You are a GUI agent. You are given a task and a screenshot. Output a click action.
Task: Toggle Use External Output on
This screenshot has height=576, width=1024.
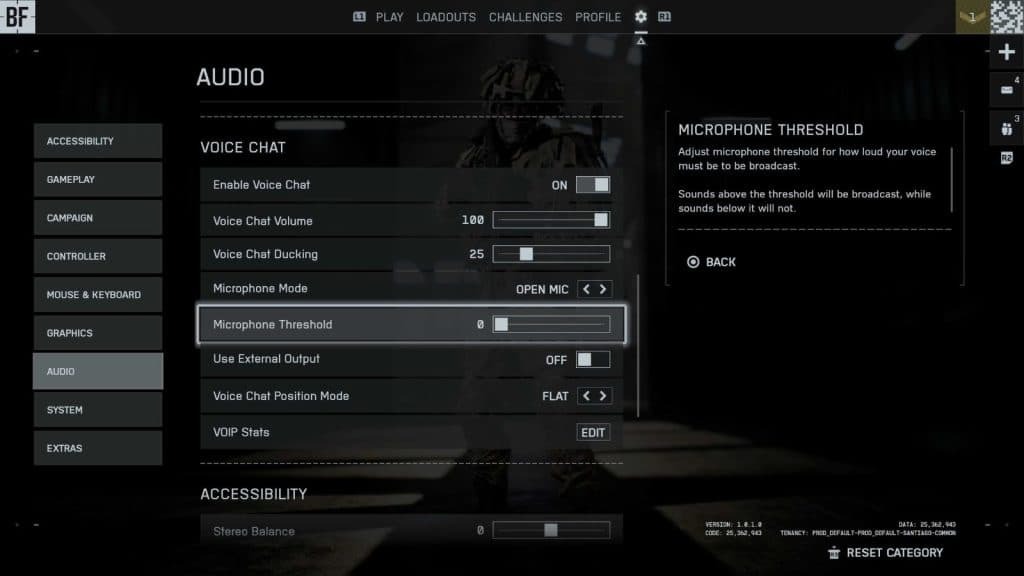coord(592,360)
